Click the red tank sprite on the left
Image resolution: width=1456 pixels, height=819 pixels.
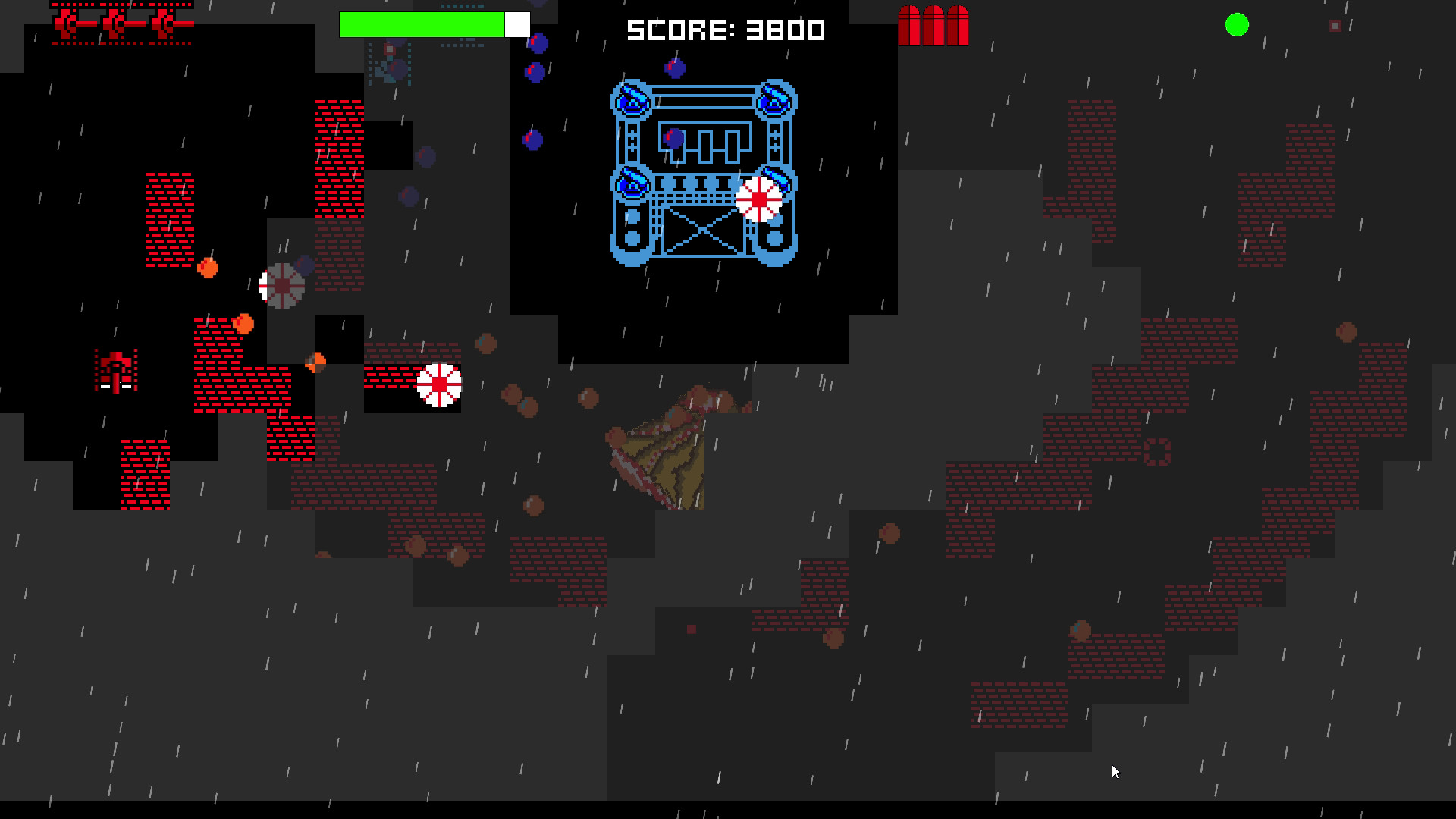114,369
